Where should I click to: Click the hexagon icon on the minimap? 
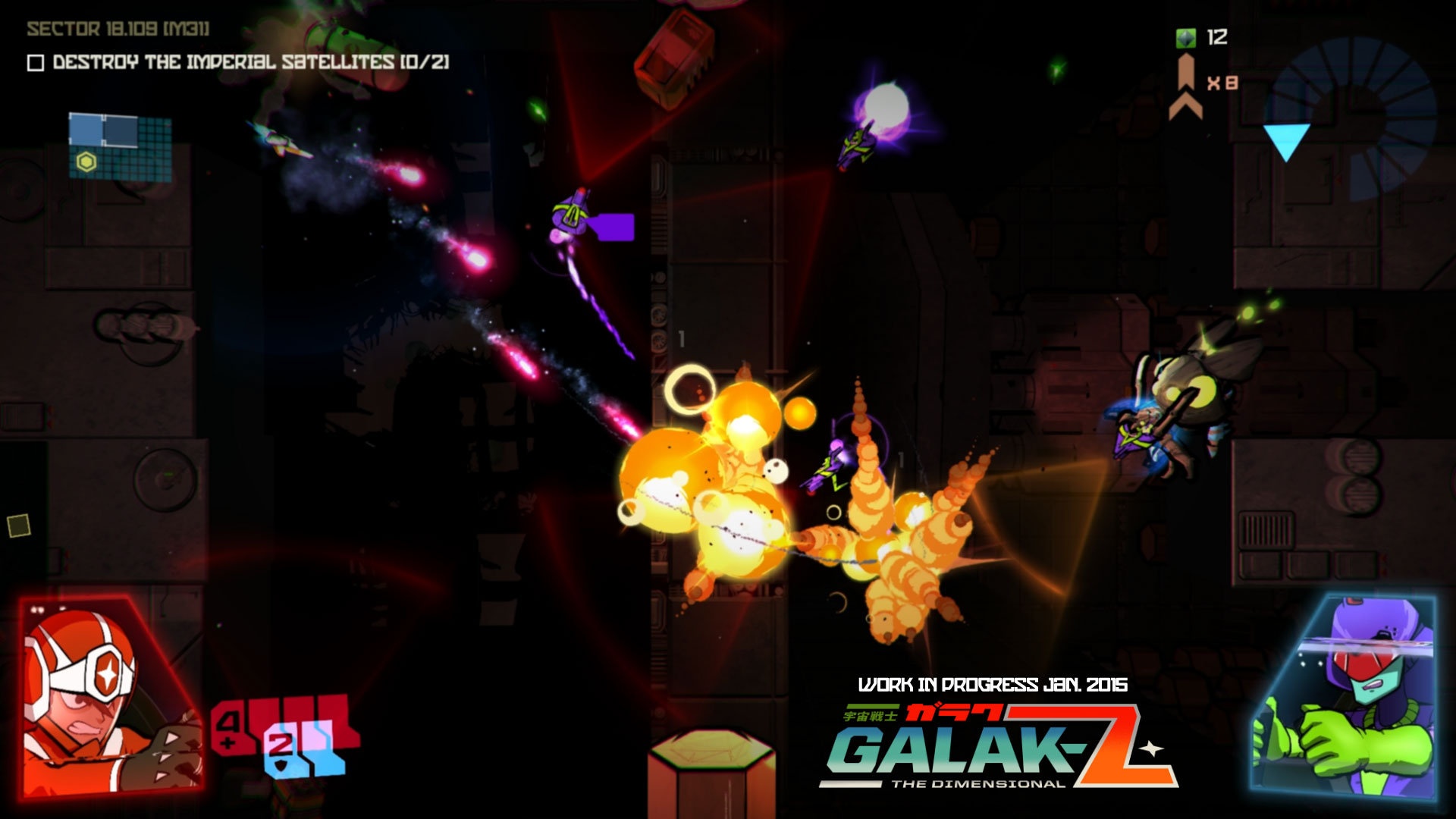click(88, 161)
